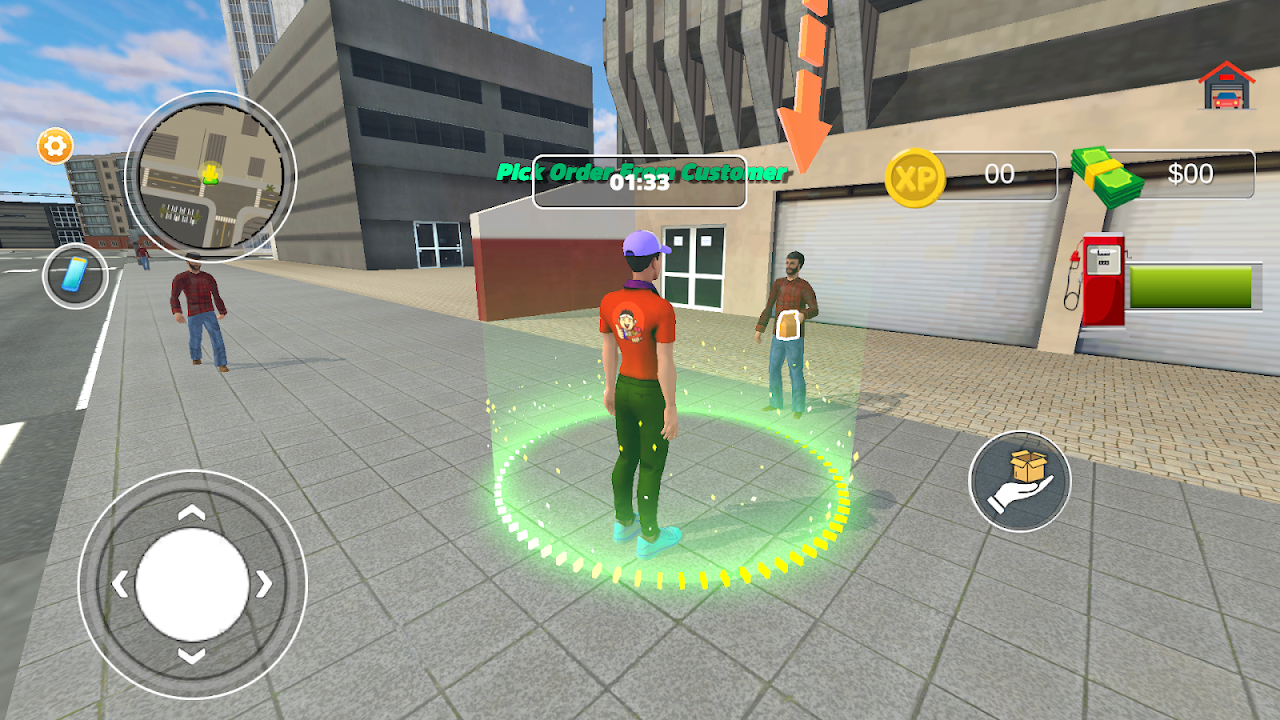
Task: Pick up the order with the box-in-hand button
Action: [1020, 481]
